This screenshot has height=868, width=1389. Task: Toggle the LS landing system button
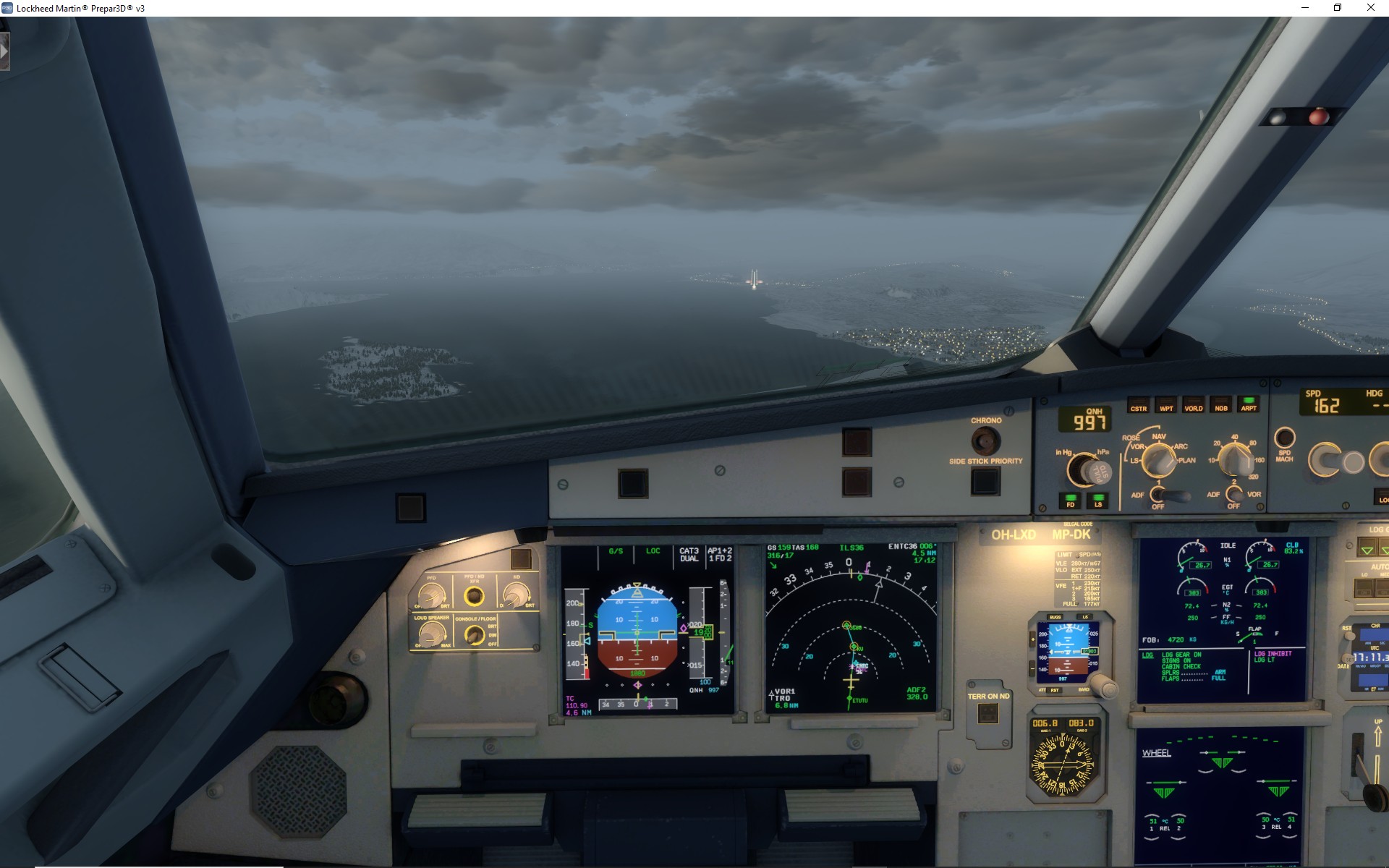(x=1098, y=500)
